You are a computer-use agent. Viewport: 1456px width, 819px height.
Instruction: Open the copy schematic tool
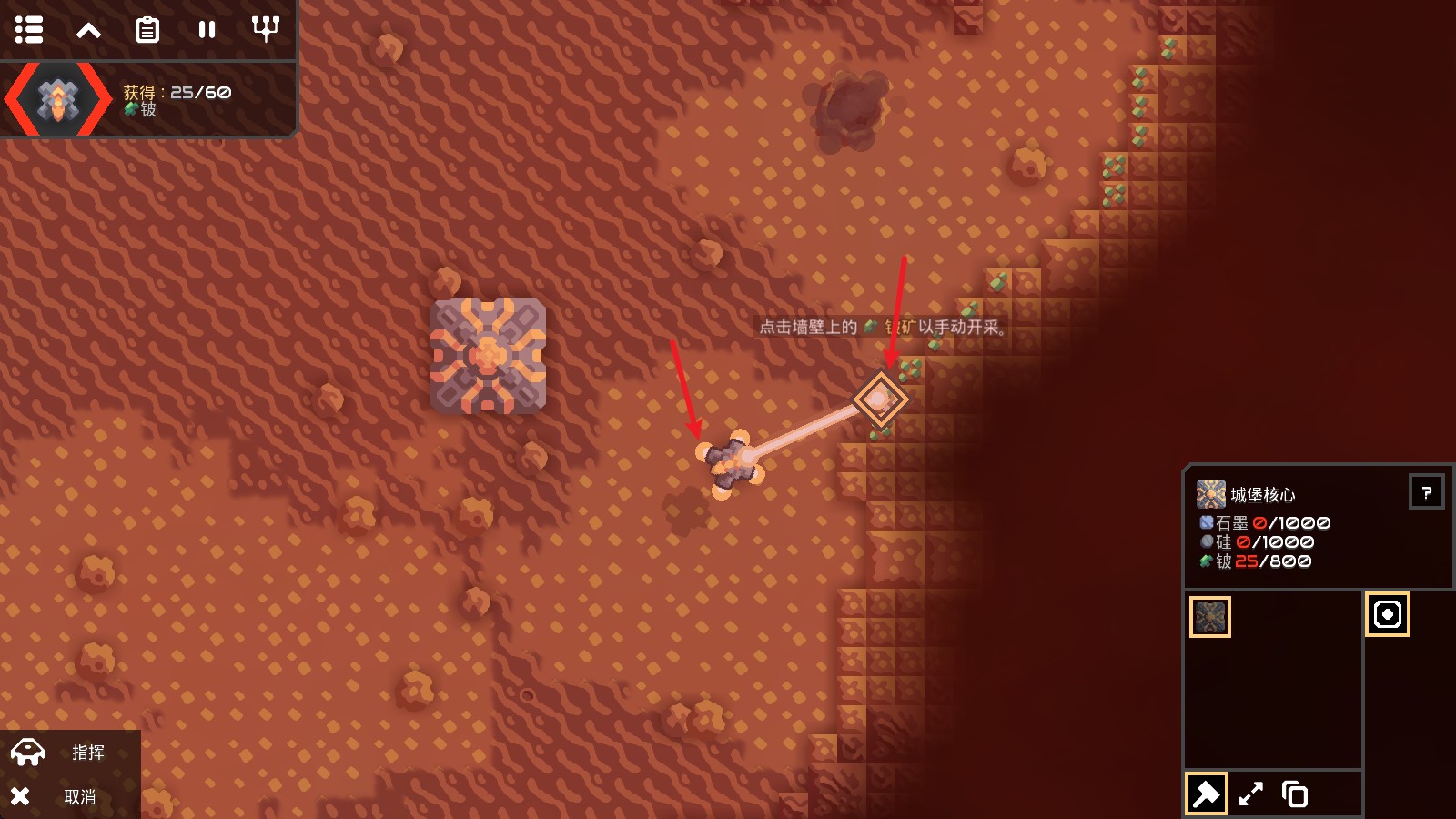coord(1294,794)
